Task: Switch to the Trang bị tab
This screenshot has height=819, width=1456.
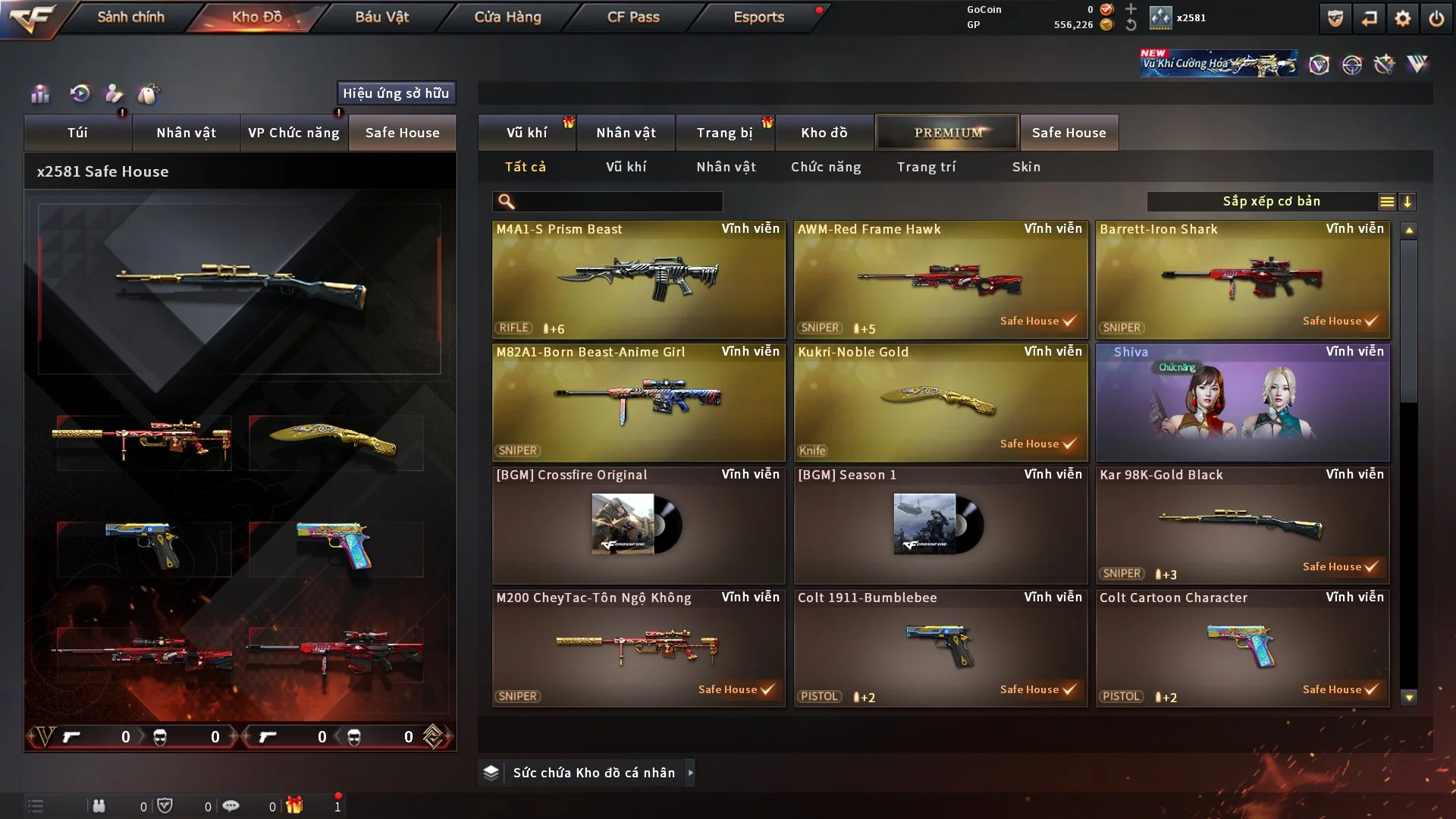Action: 724,133
